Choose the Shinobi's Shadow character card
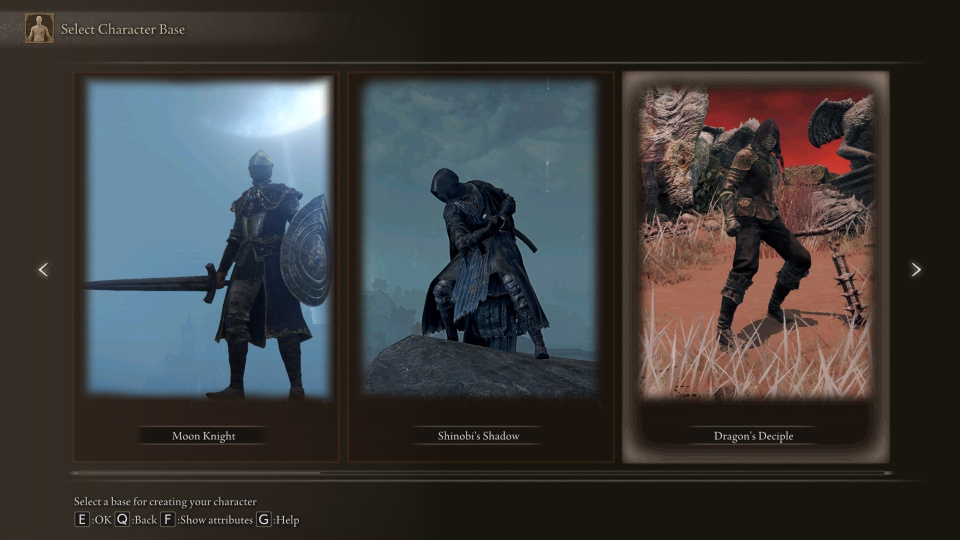Image resolution: width=960 pixels, height=540 pixels. coord(480,266)
